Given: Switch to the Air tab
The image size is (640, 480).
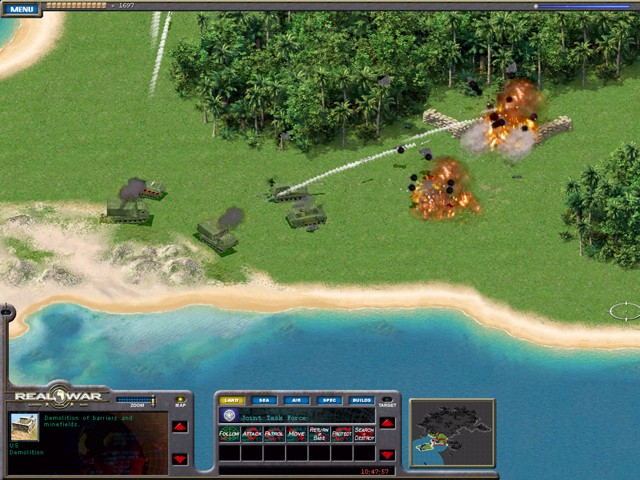Looking at the screenshot, I should 296,400.
